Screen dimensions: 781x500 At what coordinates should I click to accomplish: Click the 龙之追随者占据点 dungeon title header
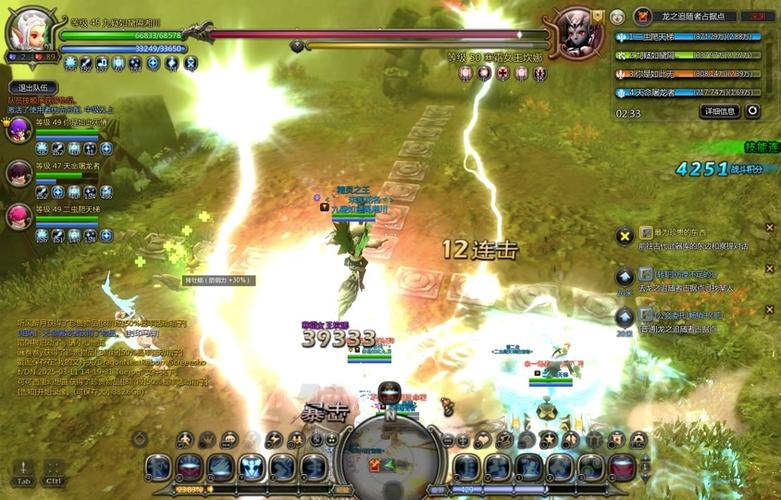tap(698, 16)
